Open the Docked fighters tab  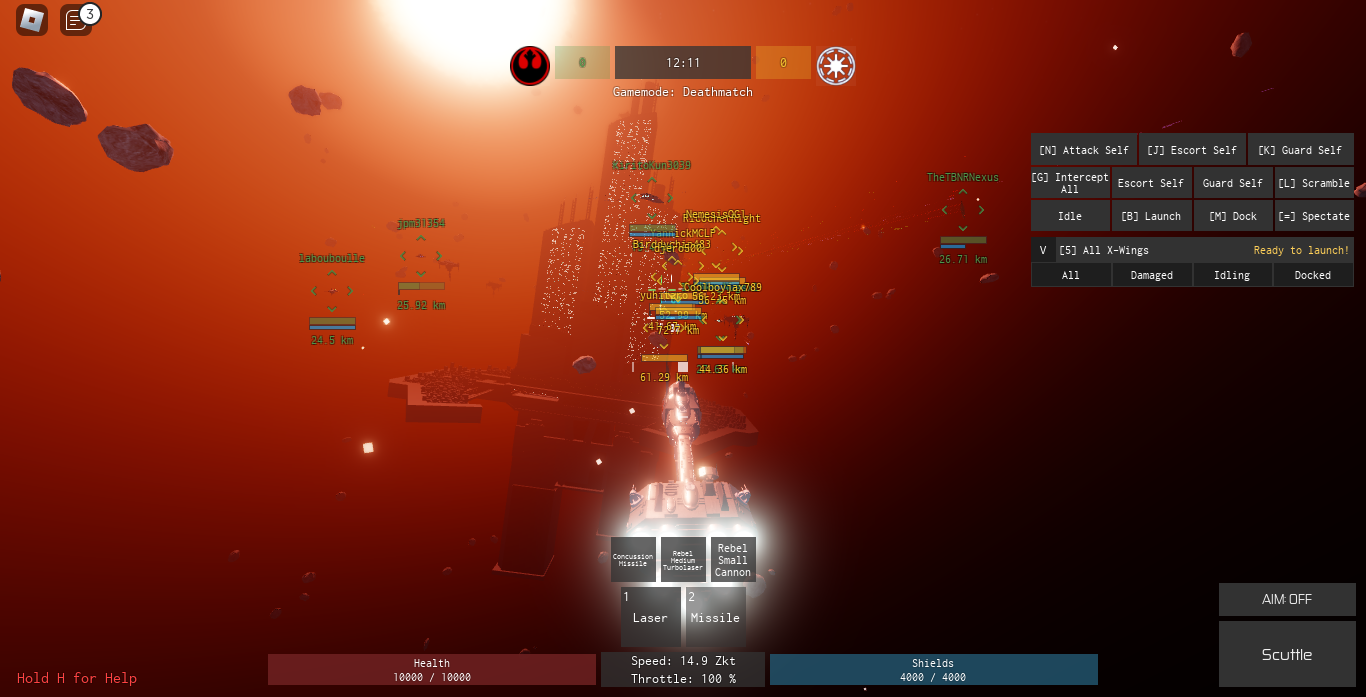point(1313,275)
